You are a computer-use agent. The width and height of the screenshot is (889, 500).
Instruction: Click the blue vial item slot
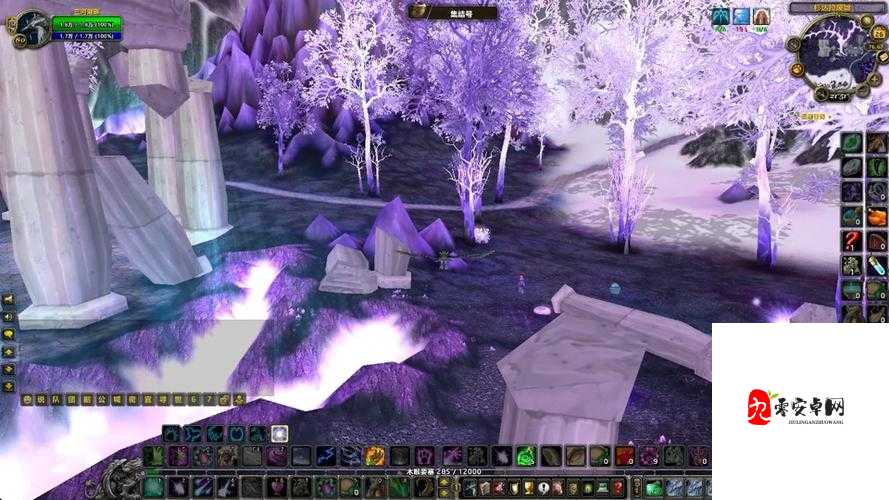click(877, 265)
